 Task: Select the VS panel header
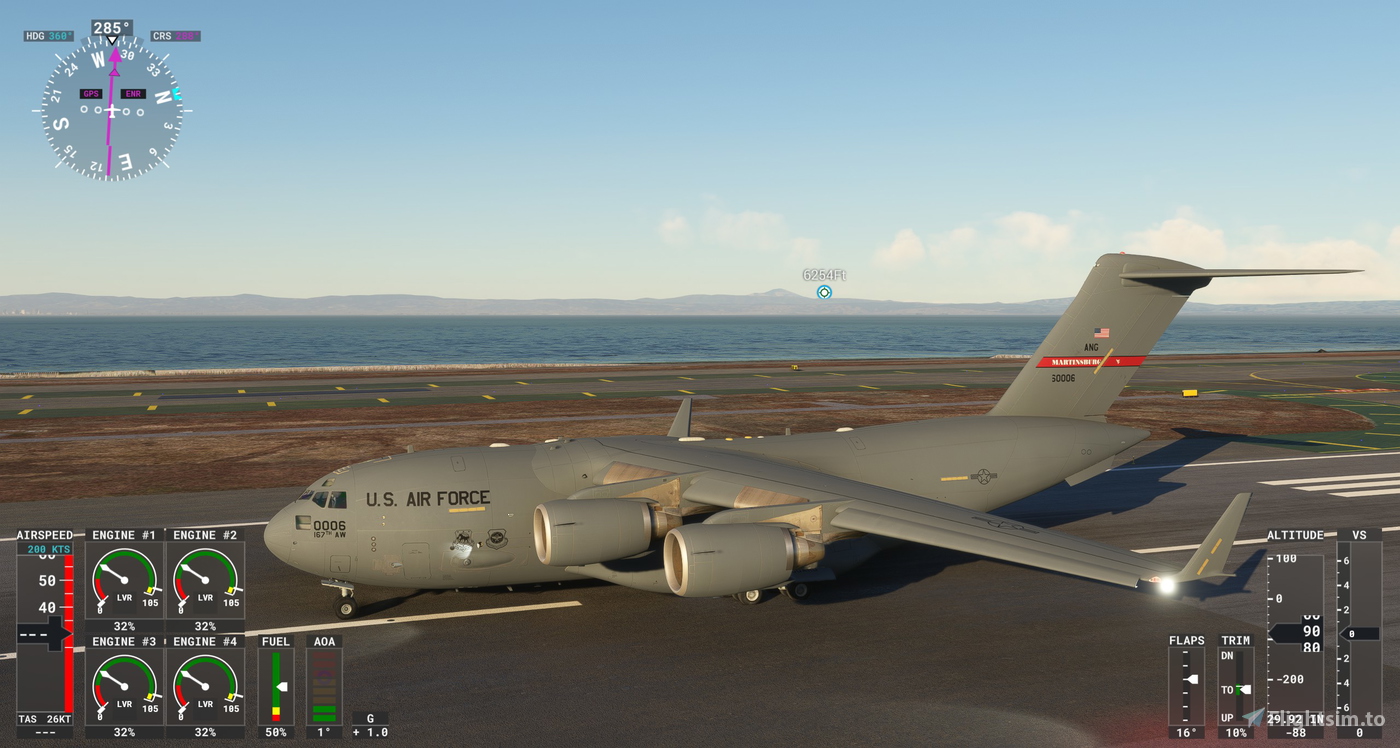pyautogui.click(x=1359, y=535)
